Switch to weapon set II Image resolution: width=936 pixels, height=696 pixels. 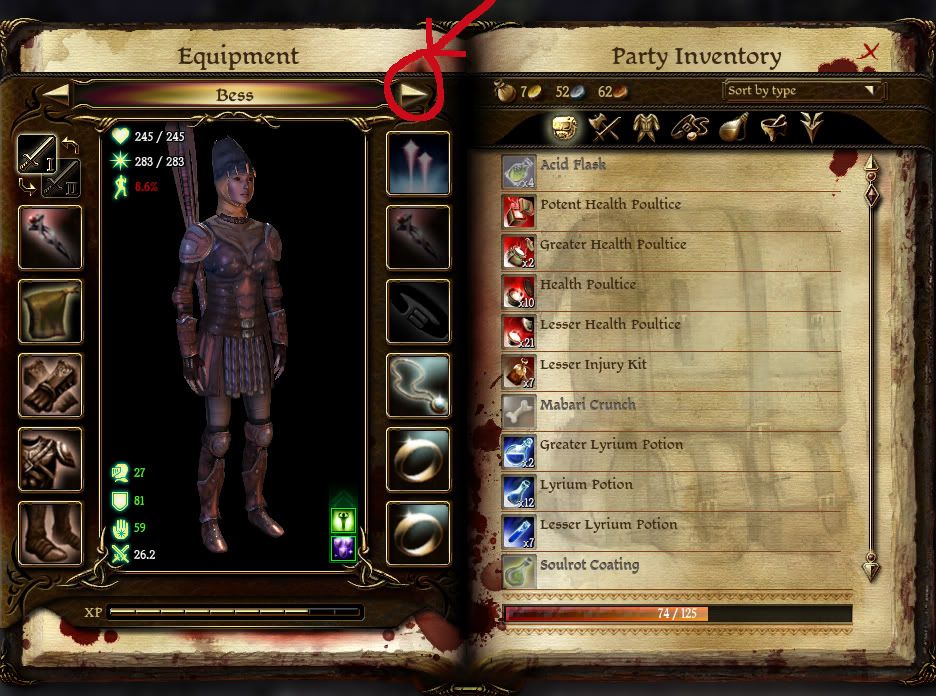tap(62, 178)
